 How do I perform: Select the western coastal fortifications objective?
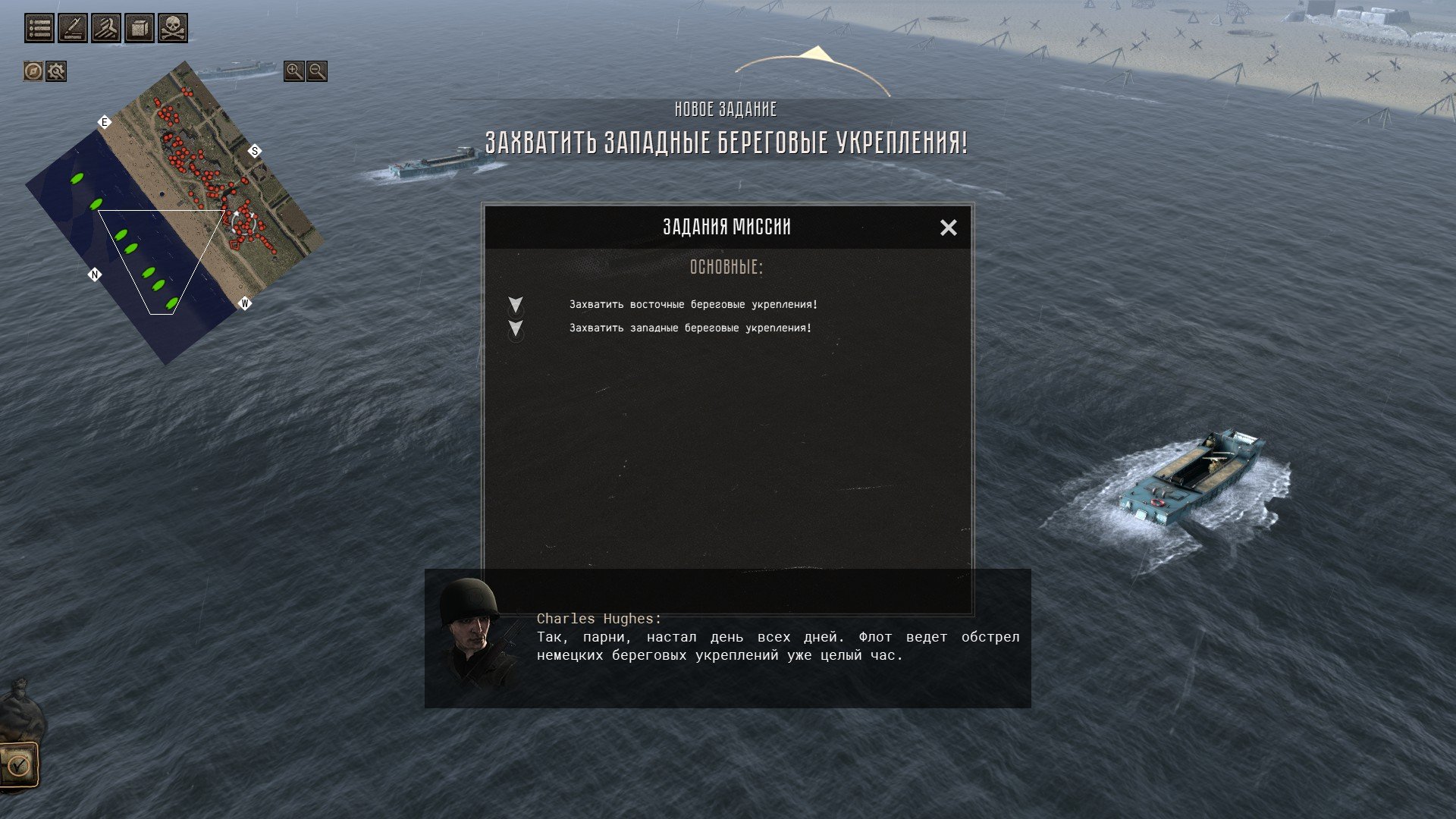click(x=690, y=328)
